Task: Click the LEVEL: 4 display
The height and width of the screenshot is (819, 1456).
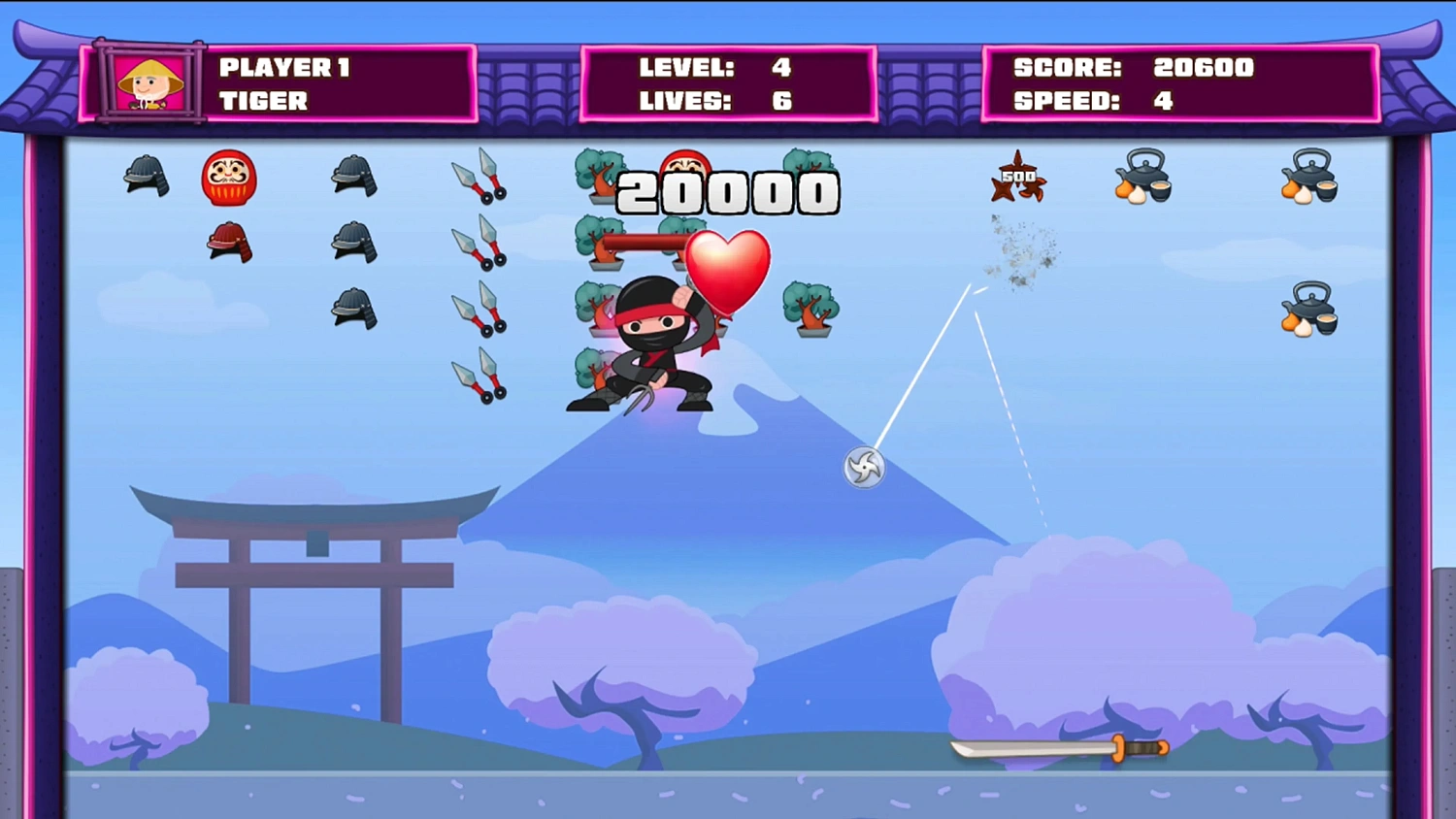Action: click(713, 67)
